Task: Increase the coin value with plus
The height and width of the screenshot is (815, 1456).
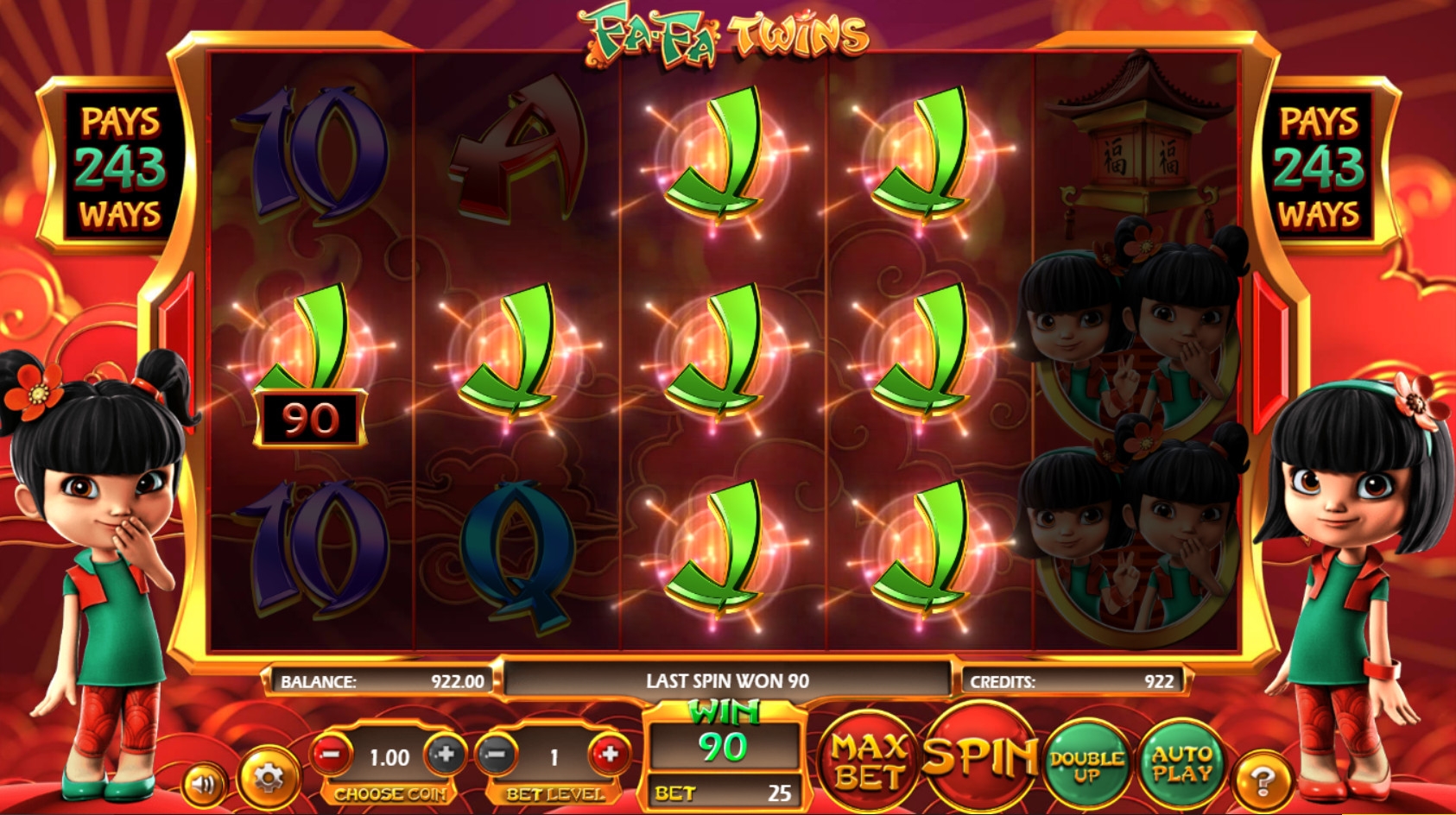Action: click(x=446, y=755)
